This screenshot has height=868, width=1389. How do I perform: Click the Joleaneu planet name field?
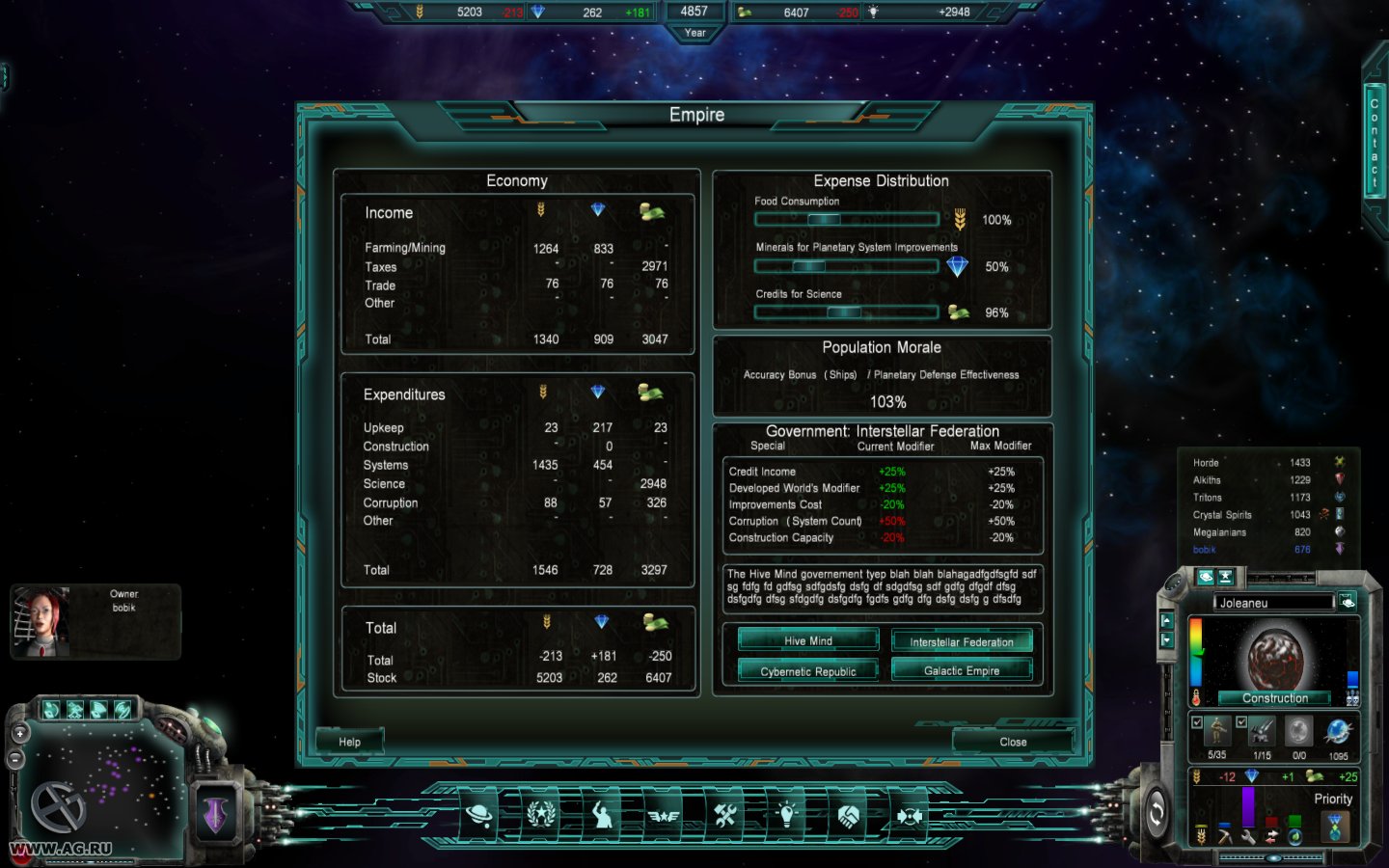pos(1274,602)
